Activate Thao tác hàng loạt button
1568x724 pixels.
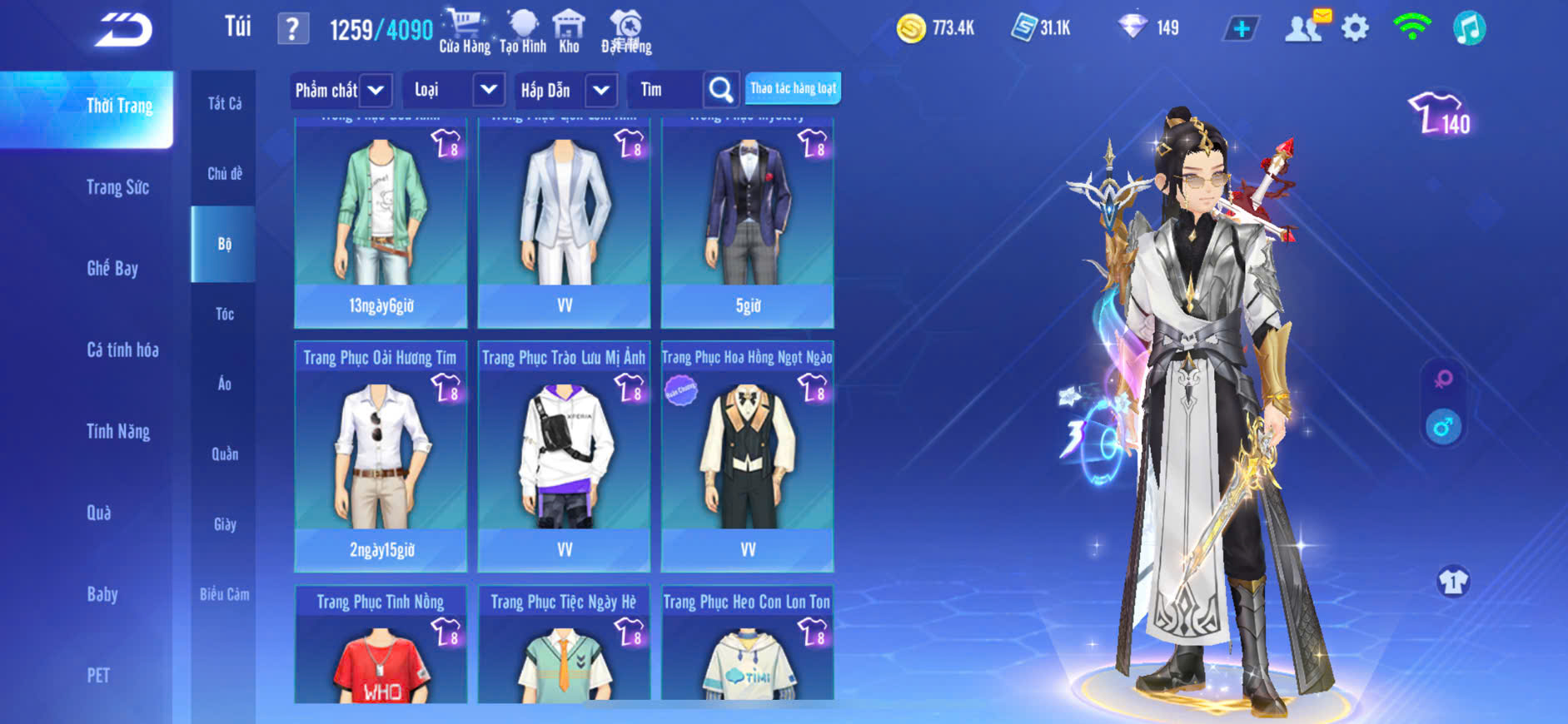(x=793, y=88)
